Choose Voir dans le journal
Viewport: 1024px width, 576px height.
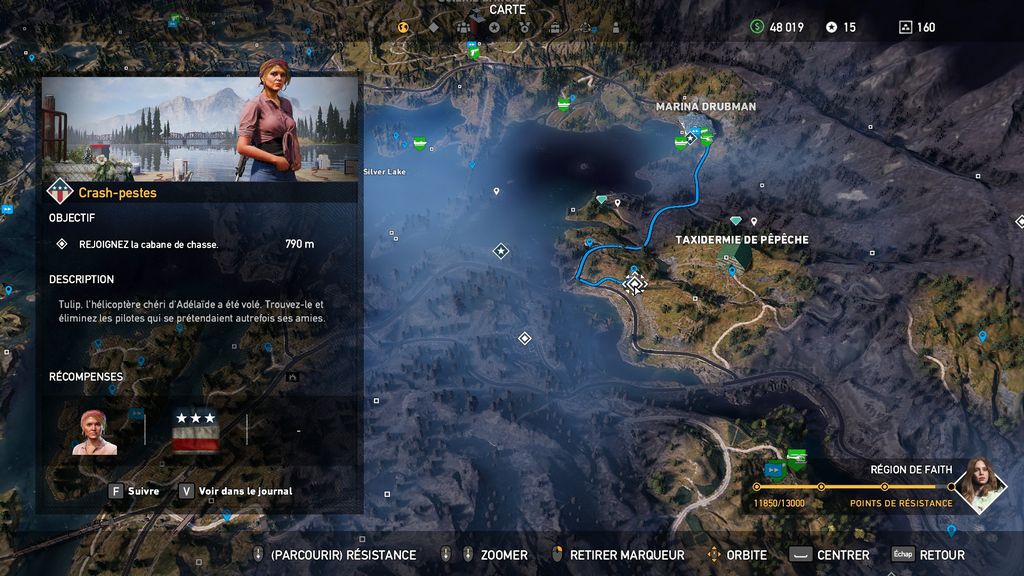[x=236, y=491]
